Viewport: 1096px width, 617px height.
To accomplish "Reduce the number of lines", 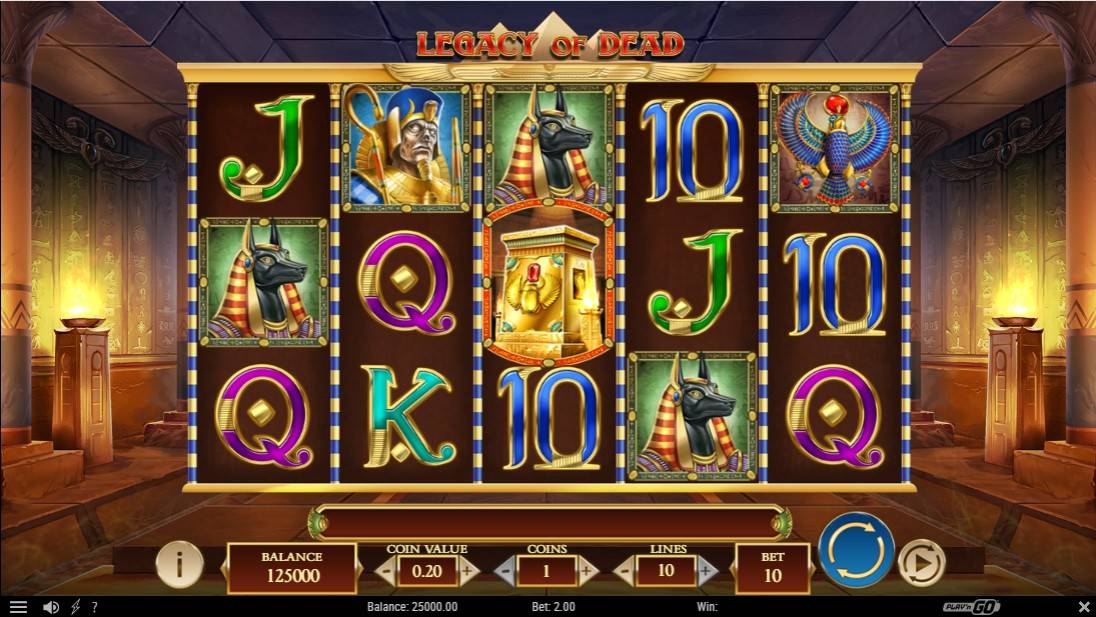I will (623, 571).
